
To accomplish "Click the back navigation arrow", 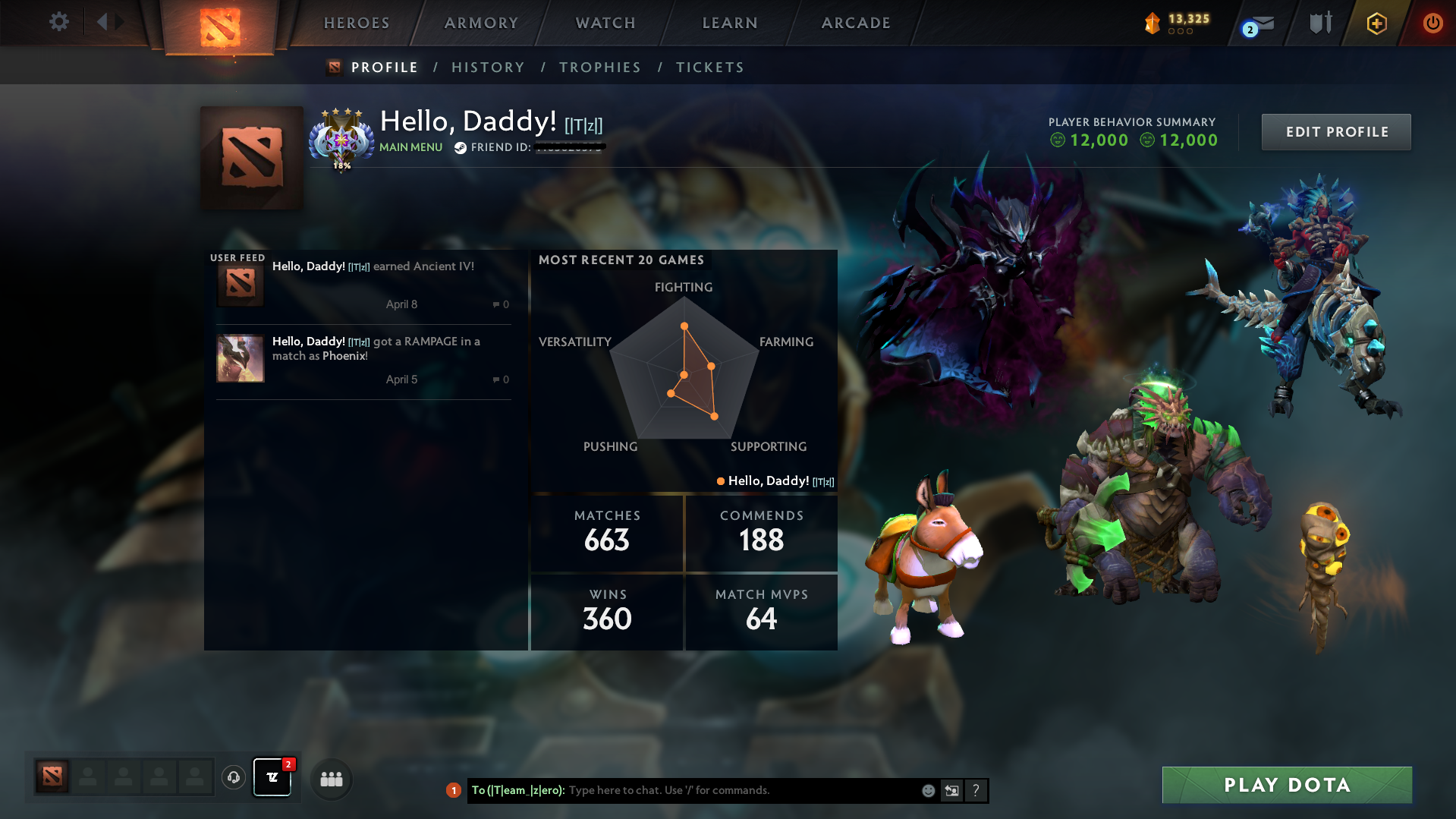I will click(104, 22).
